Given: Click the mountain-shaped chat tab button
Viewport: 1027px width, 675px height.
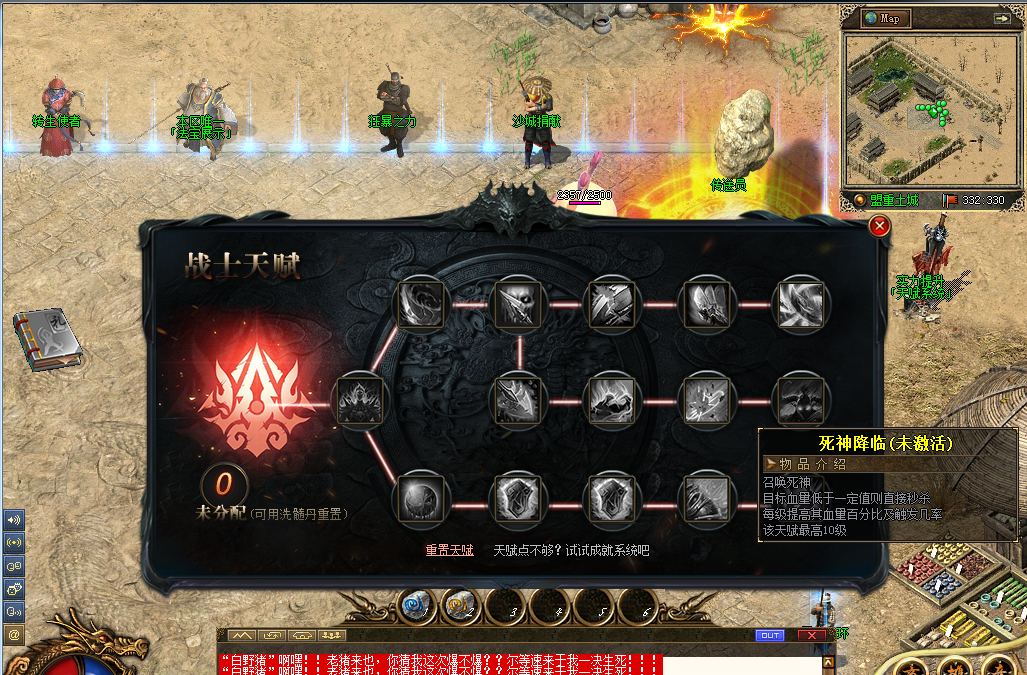Looking at the screenshot, I should coord(241,635).
